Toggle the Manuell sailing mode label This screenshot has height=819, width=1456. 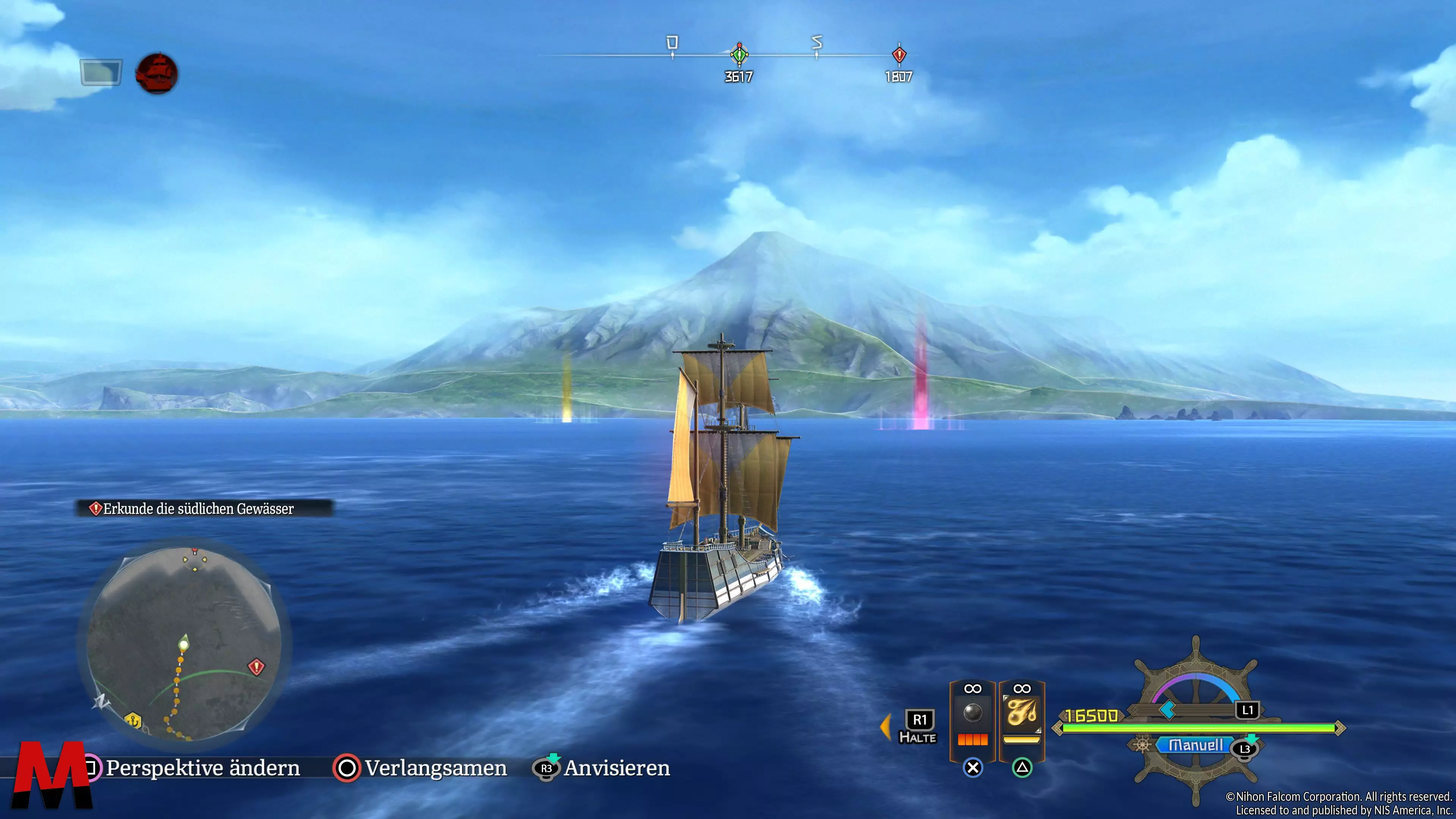point(1195,745)
